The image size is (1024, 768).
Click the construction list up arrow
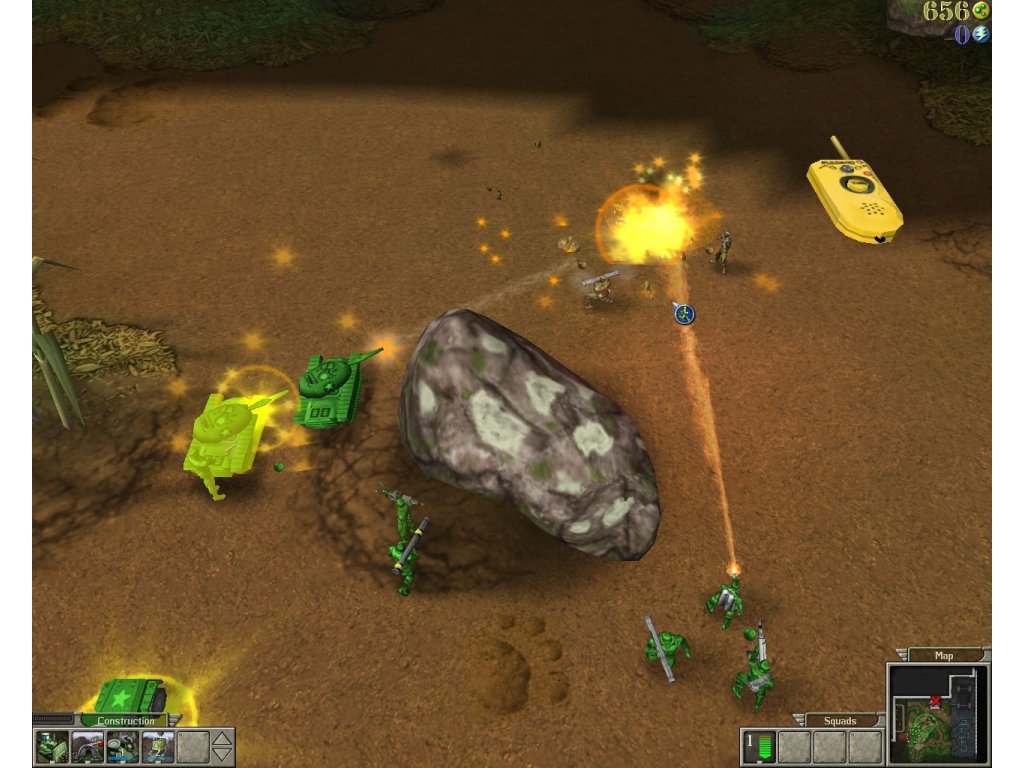tap(223, 739)
